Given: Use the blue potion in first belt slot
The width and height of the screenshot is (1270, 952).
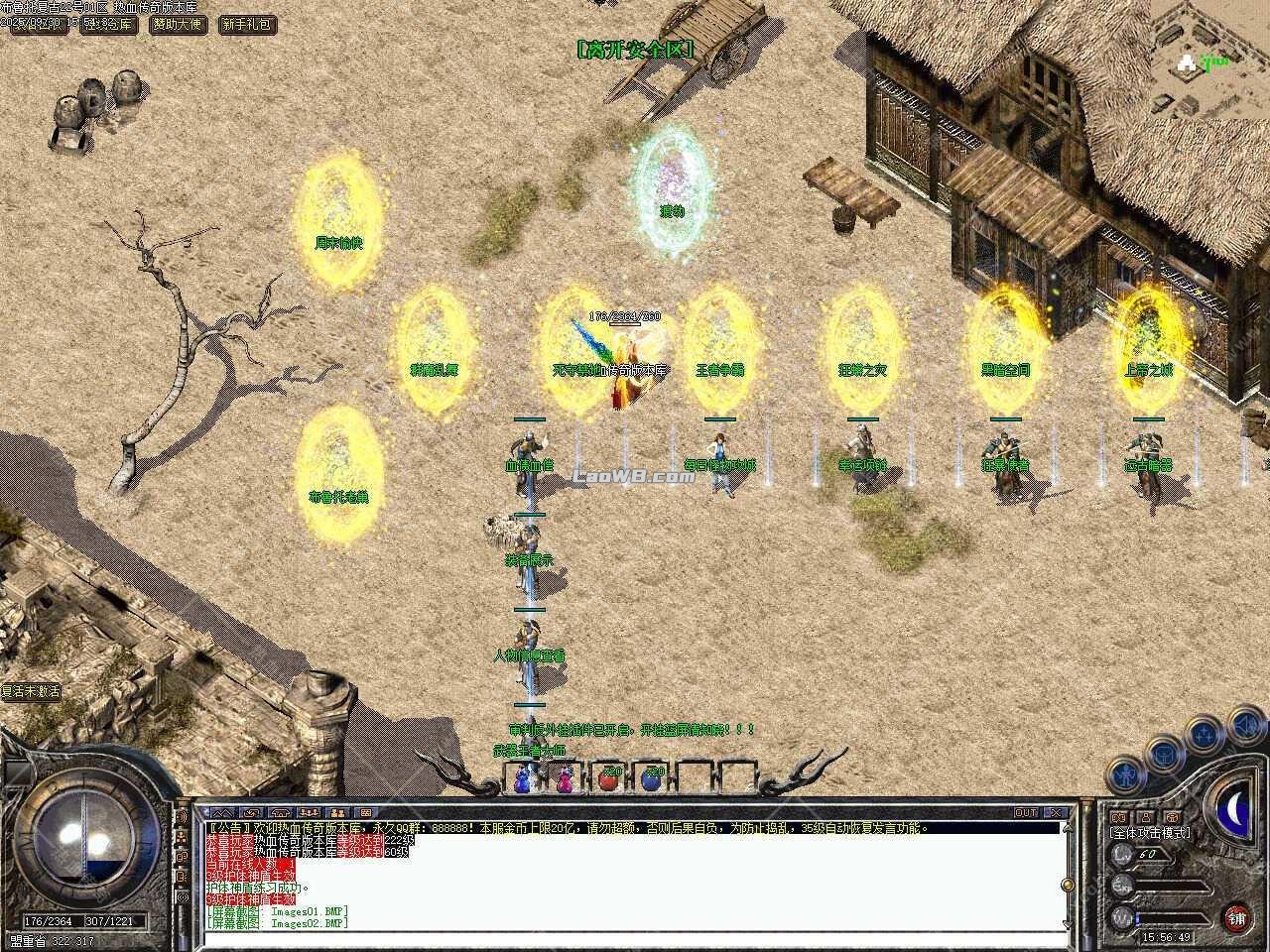Looking at the screenshot, I should coord(522,780).
